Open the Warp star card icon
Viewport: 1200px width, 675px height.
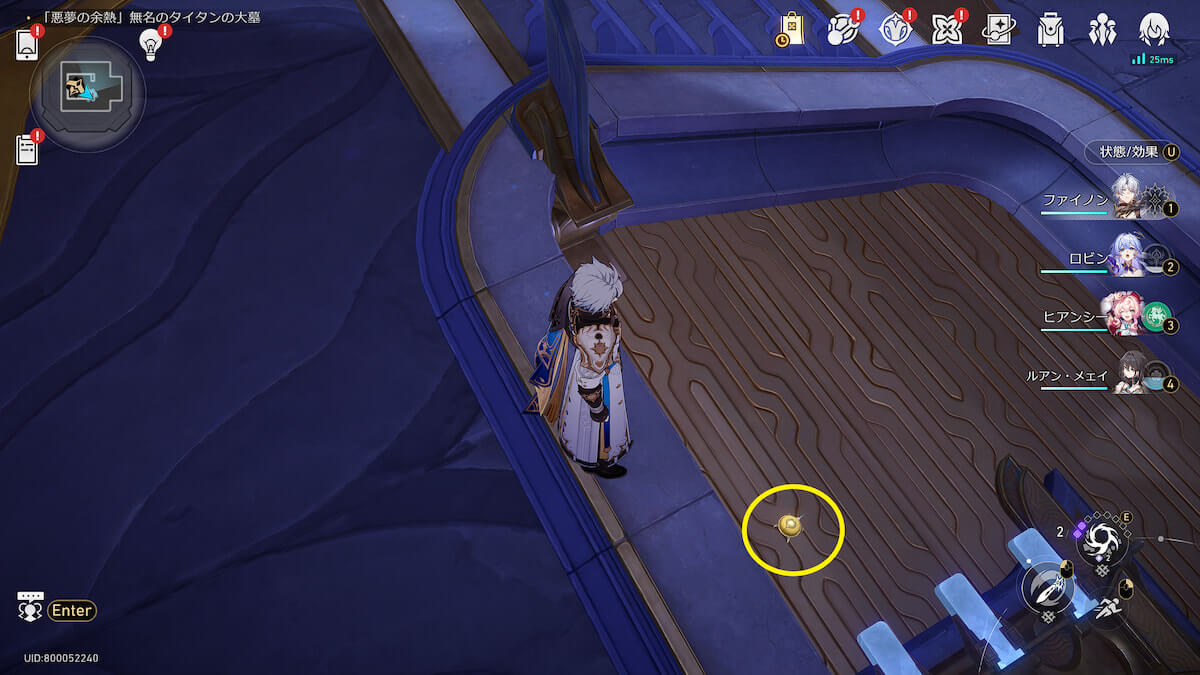[x=998, y=30]
